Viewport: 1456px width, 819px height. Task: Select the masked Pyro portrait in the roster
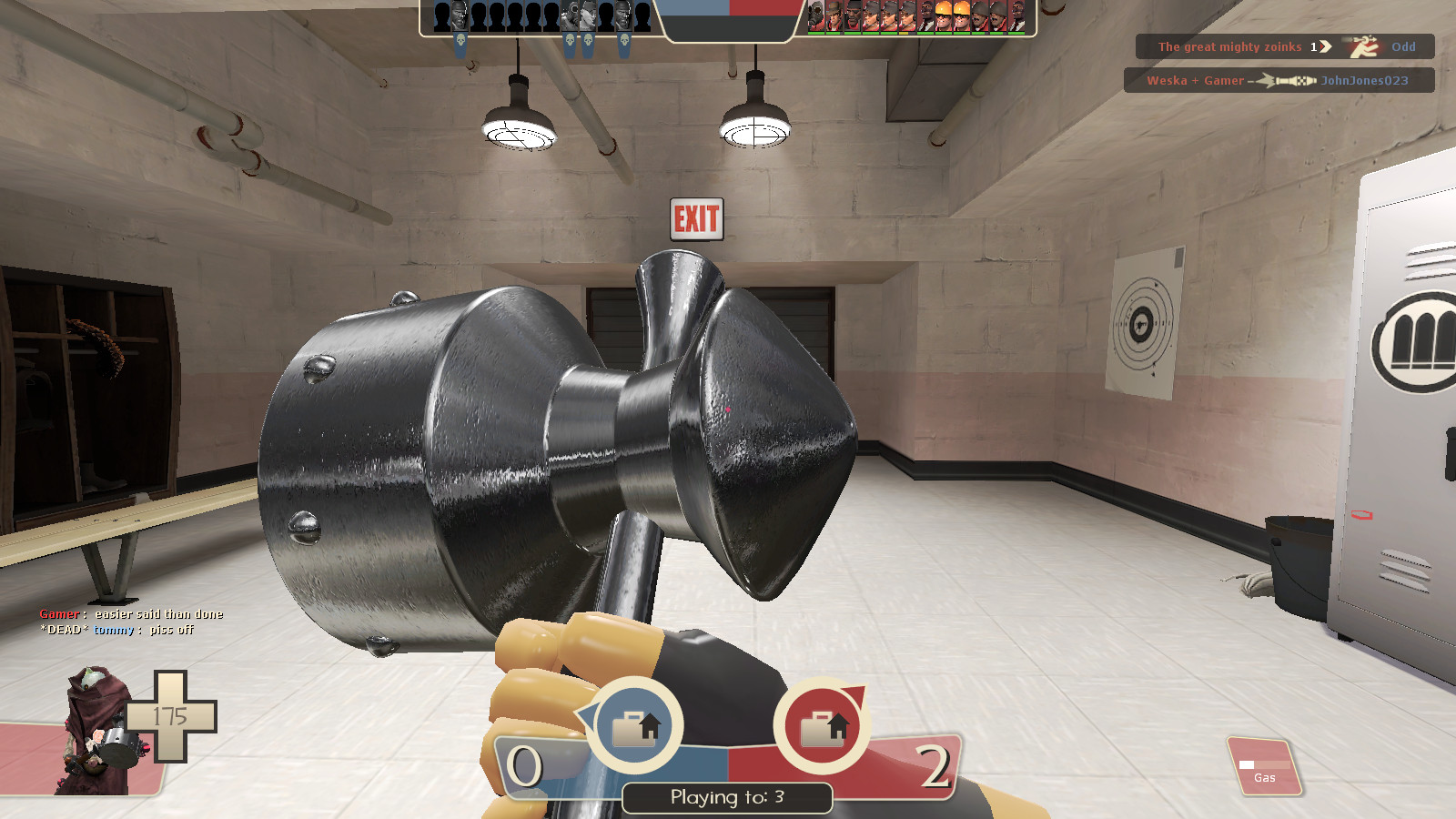click(x=816, y=15)
